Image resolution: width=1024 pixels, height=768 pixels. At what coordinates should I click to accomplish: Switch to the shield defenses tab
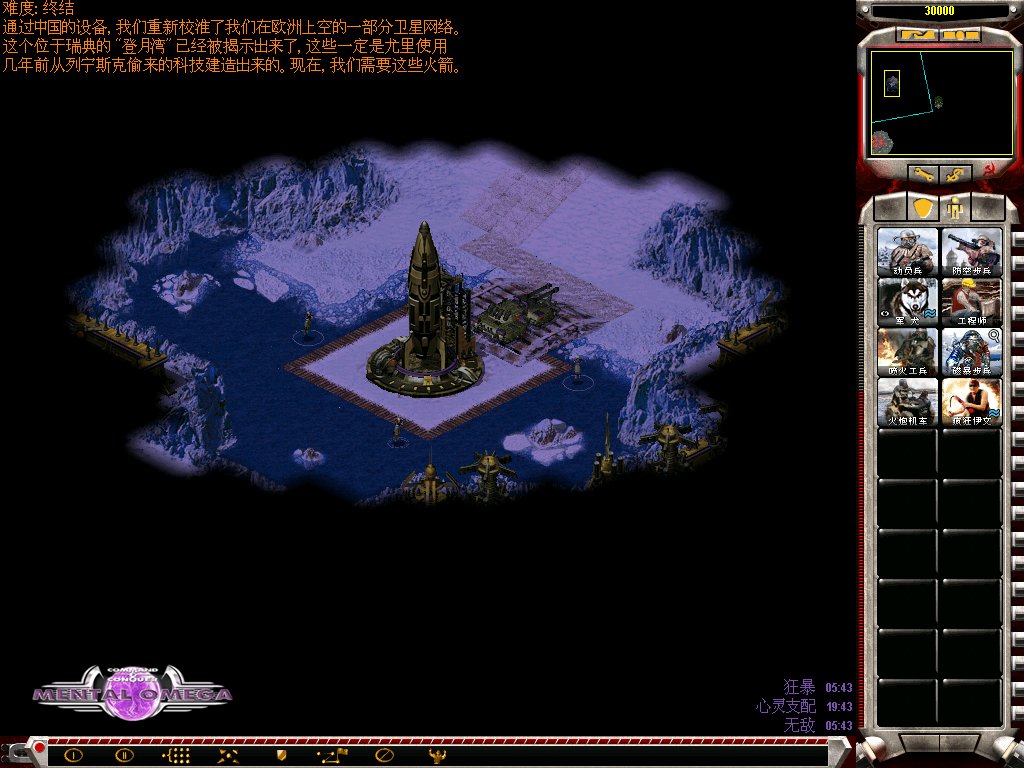923,207
